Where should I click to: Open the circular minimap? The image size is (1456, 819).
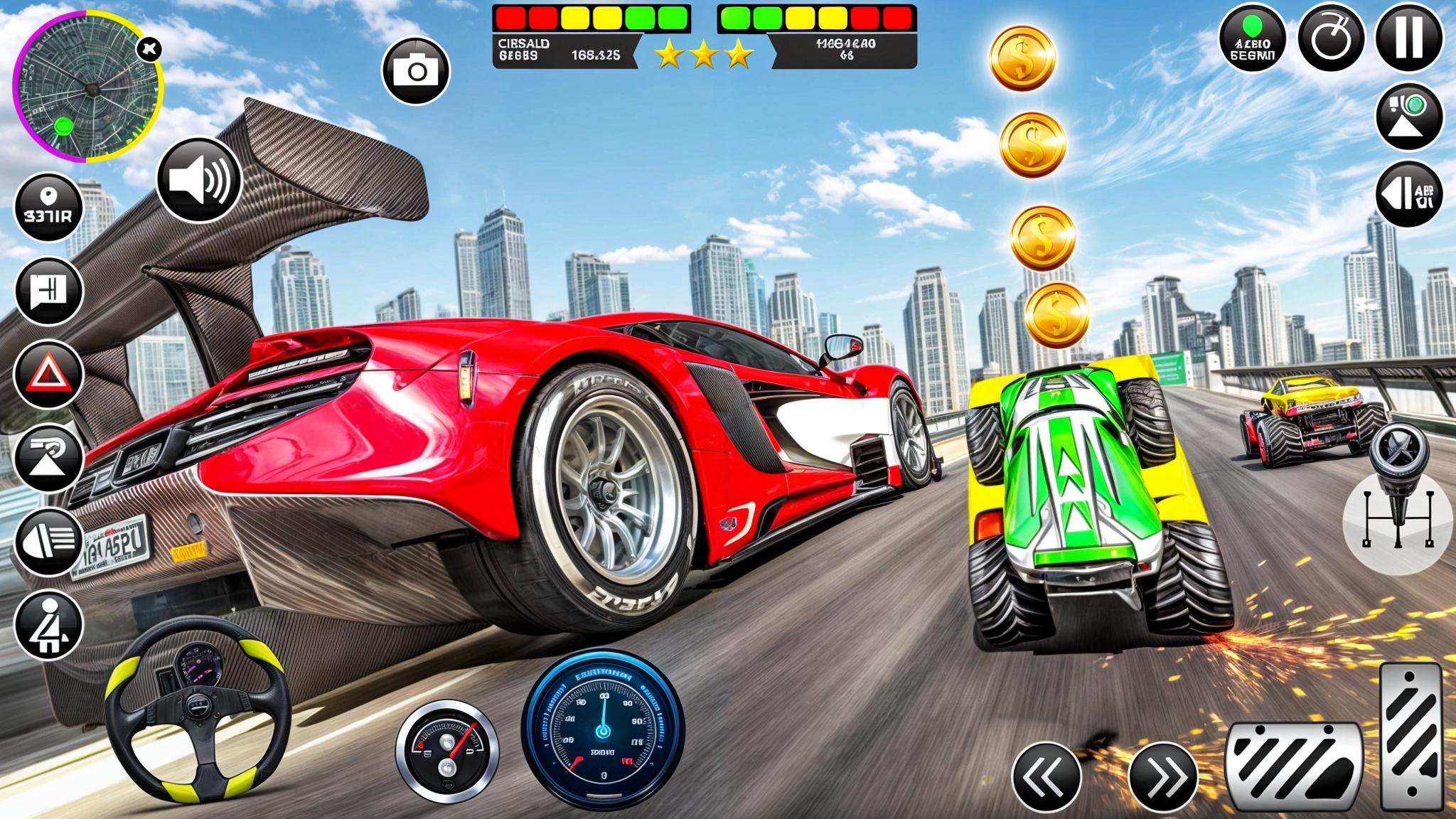(x=88, y=87)
